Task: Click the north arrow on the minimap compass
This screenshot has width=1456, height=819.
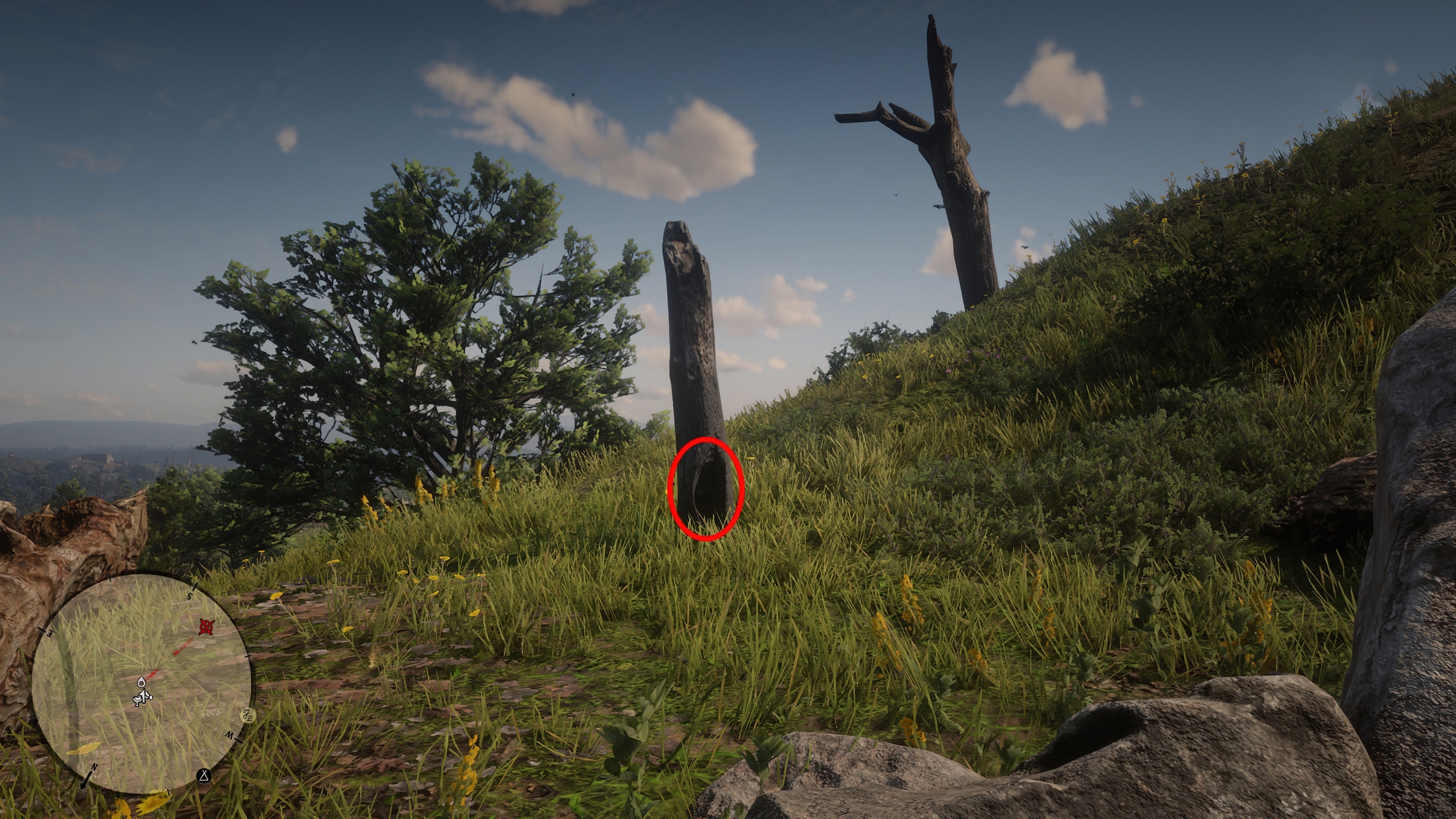Action: [86, 781]
